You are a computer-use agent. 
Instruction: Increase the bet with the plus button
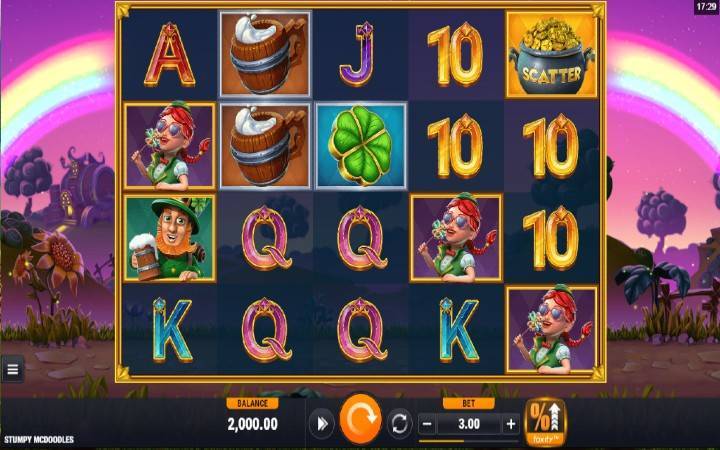coord(511,424)
